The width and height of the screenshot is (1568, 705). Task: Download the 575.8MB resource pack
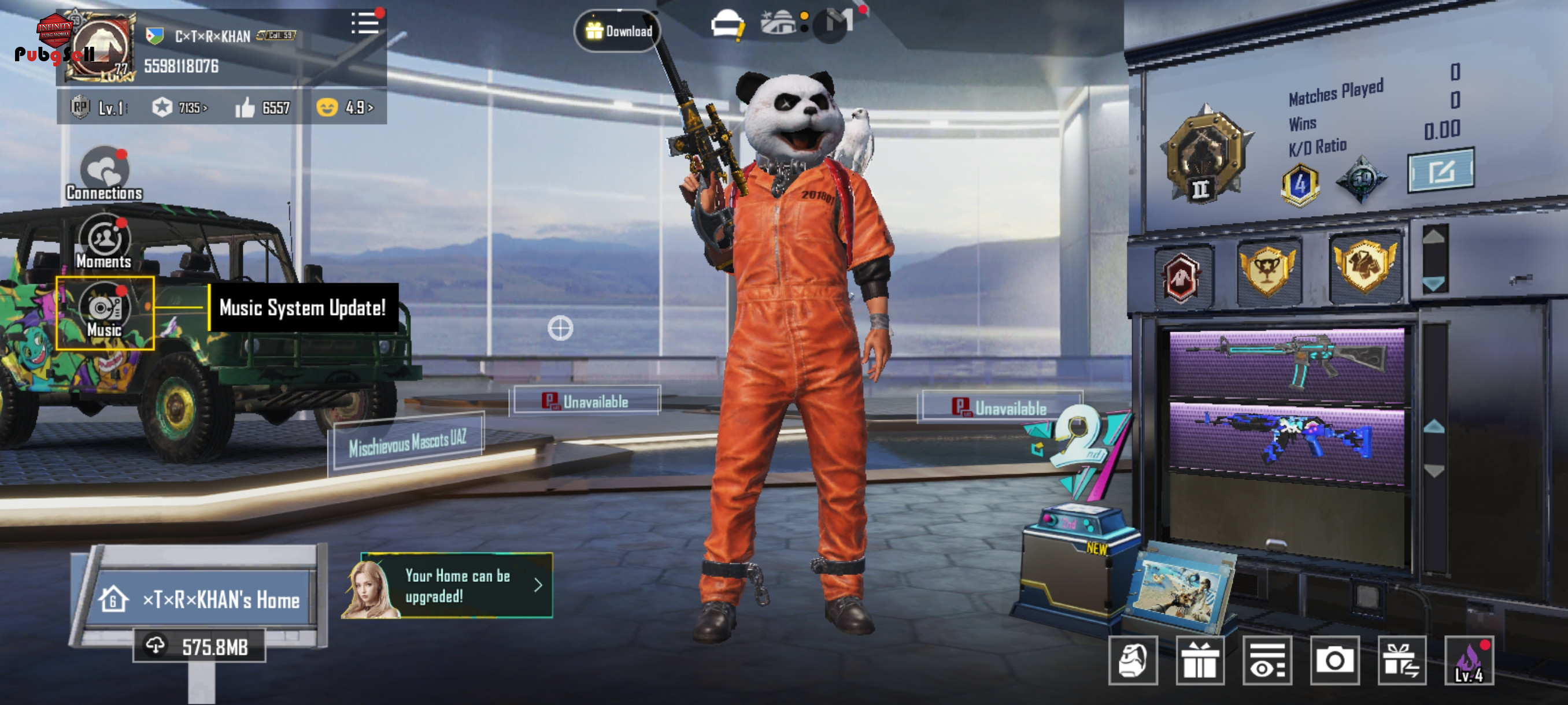coord(199,646)
